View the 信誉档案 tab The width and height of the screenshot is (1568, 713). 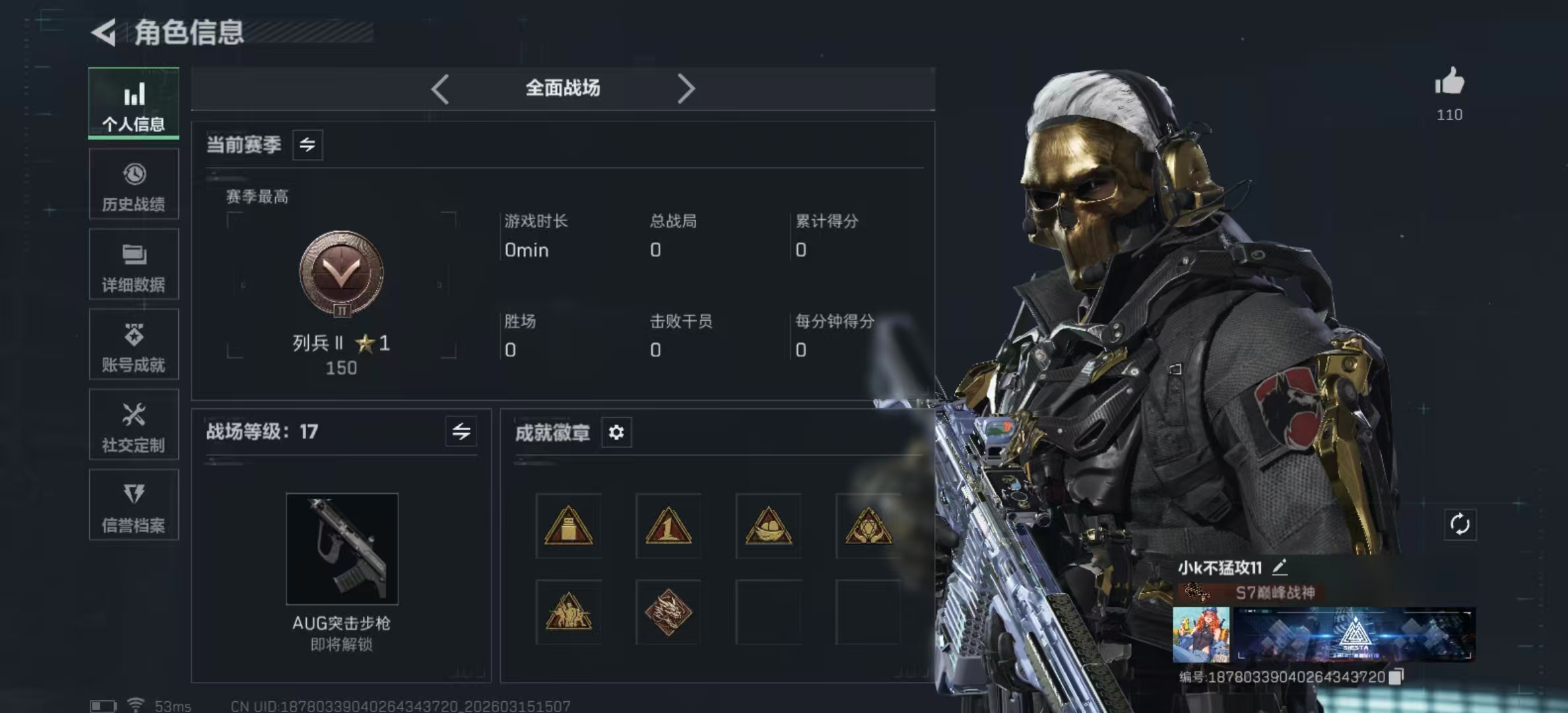coord(133,505)
